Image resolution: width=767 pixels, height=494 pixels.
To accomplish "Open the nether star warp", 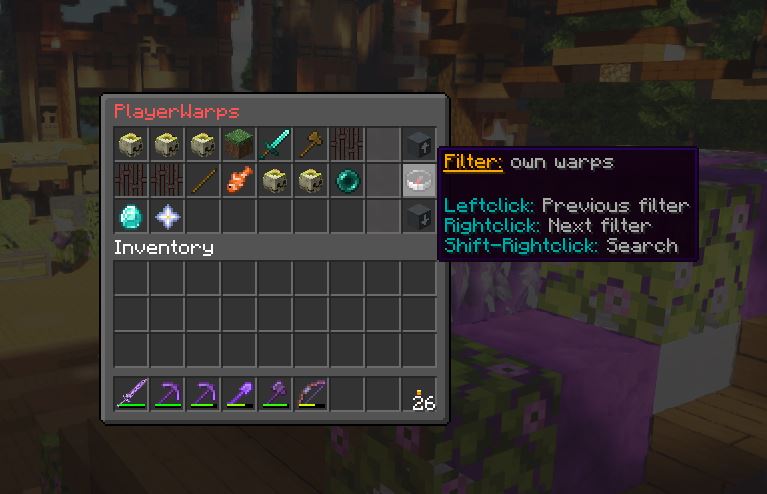I will tap(167, 216).
